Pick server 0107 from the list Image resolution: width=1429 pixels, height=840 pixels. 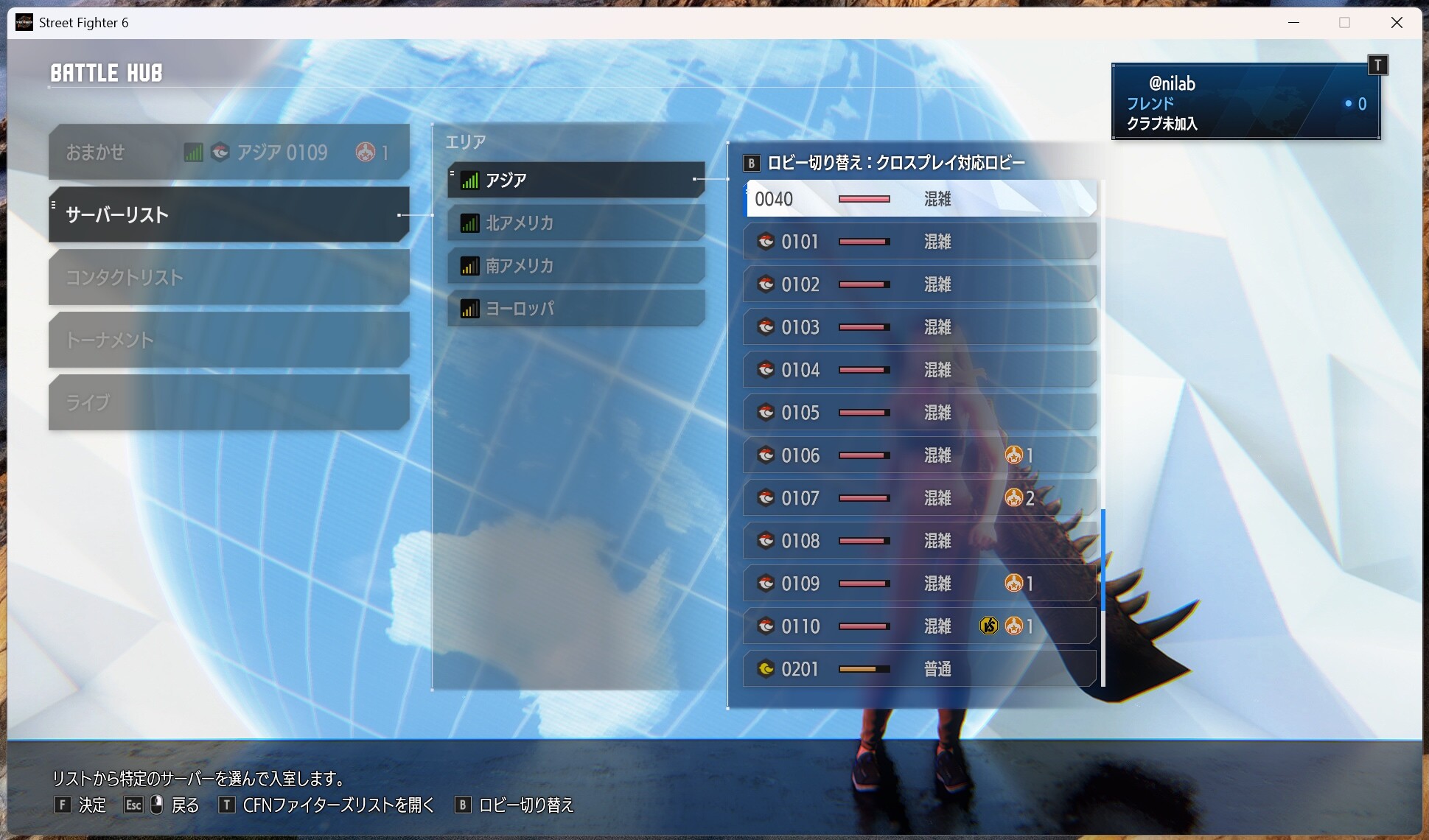(x=920, y=498)
